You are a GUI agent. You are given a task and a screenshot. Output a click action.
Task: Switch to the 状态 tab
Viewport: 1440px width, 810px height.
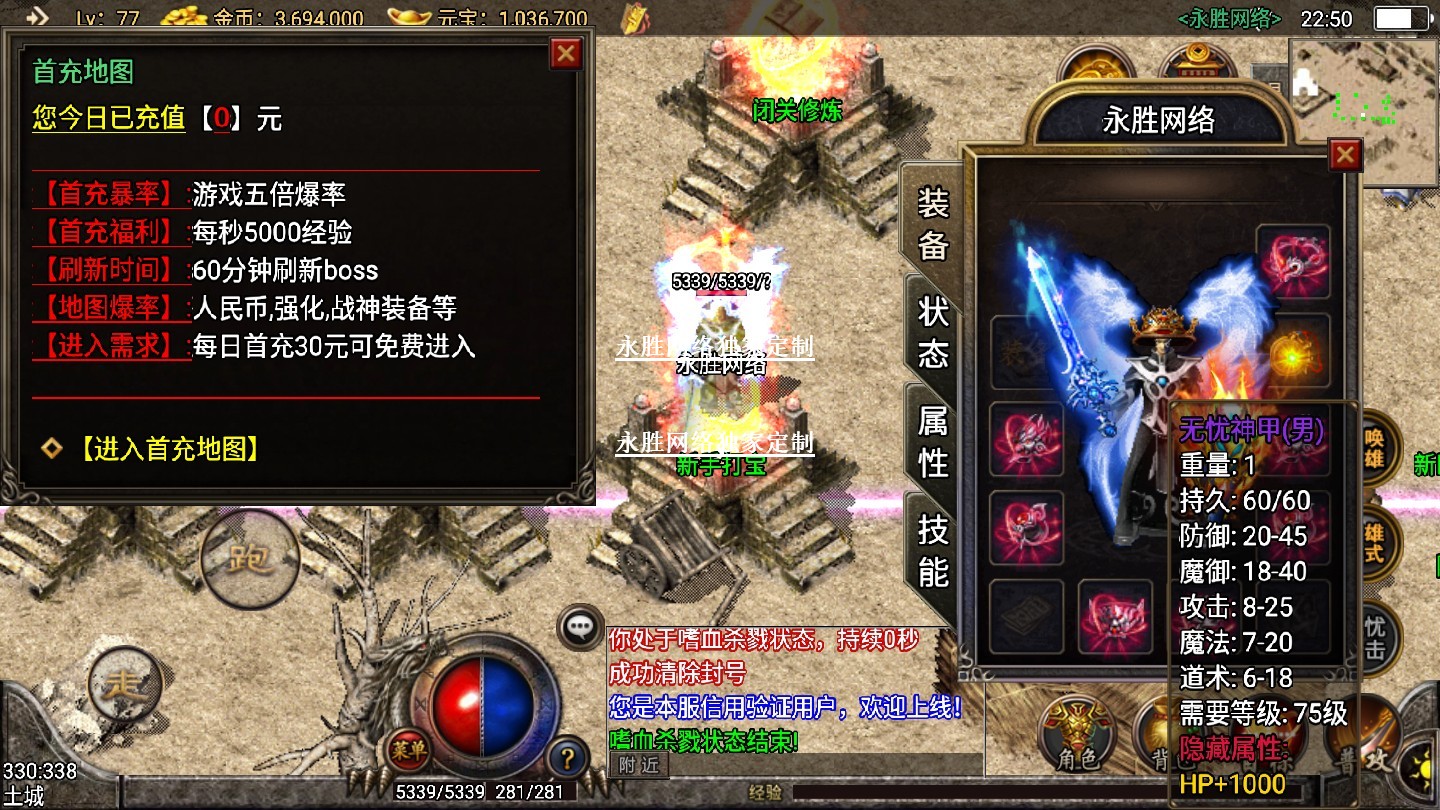933,332
